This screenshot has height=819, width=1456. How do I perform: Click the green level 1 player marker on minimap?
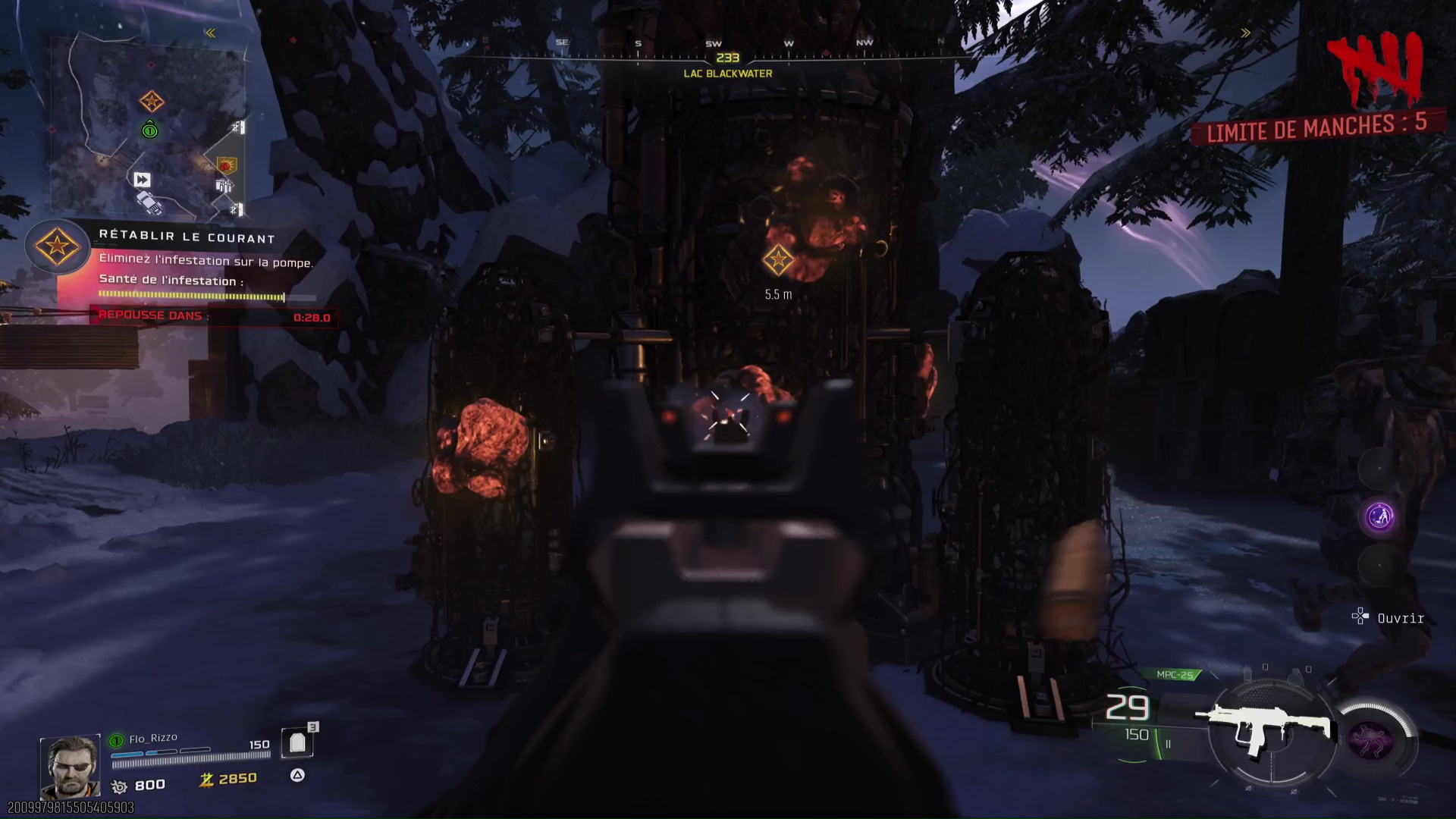[x=149, y=130]
